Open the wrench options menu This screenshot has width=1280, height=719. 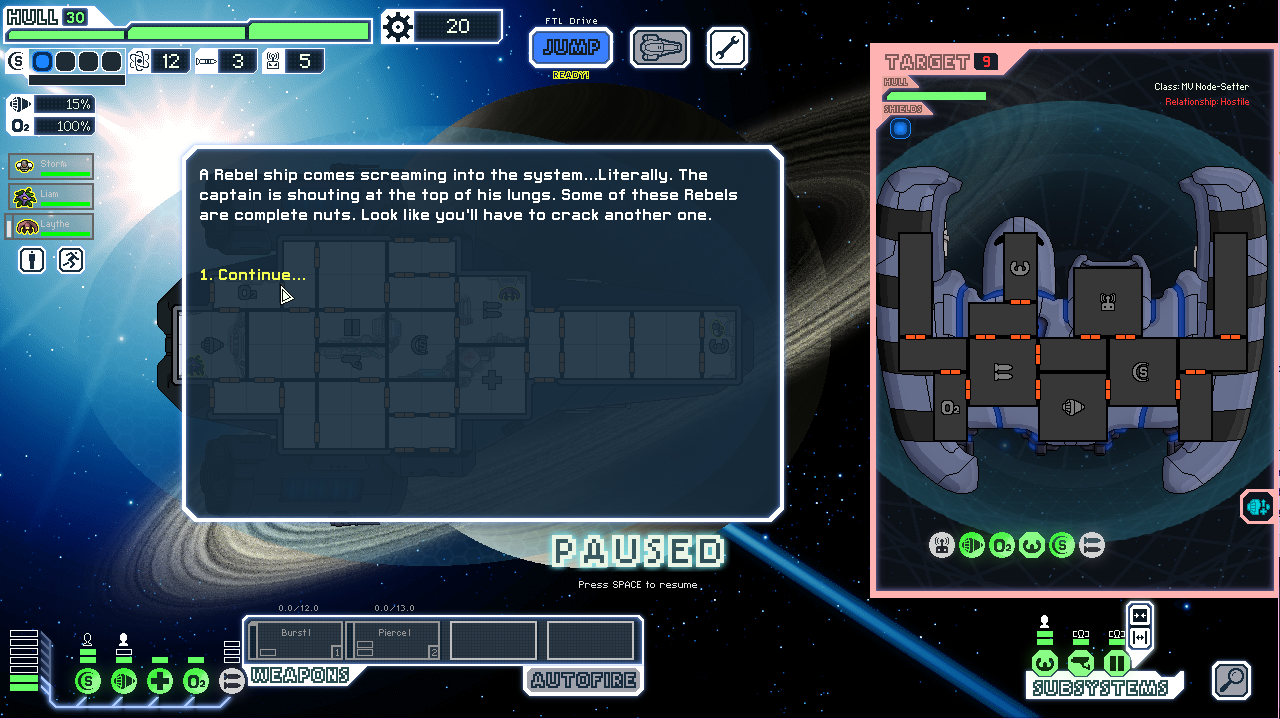tap(727, 47)
